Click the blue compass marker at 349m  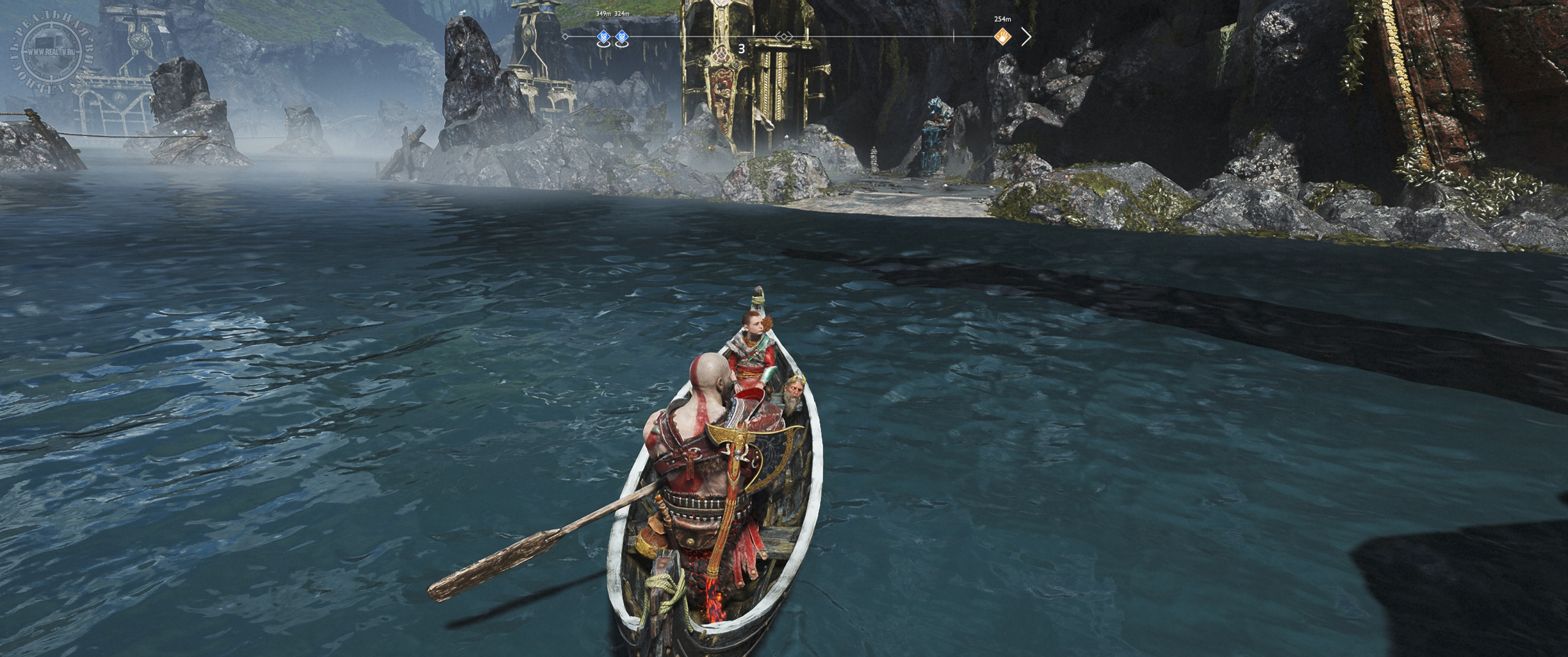603,37
